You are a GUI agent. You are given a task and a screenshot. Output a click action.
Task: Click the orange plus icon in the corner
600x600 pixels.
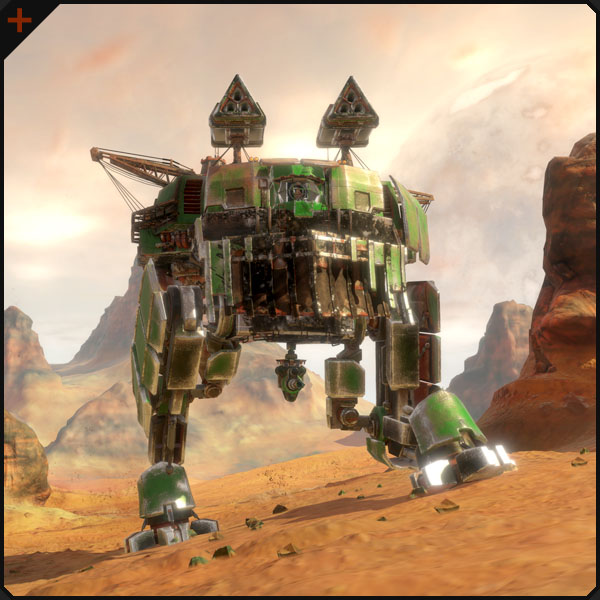[19, 19]
